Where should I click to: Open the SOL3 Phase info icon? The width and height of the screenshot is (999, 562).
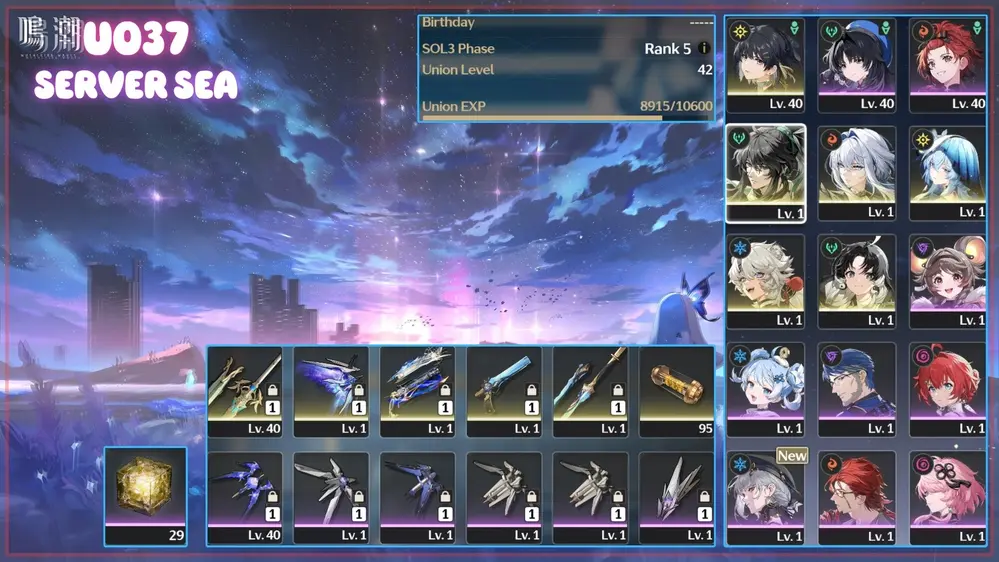tap(704, 48)
